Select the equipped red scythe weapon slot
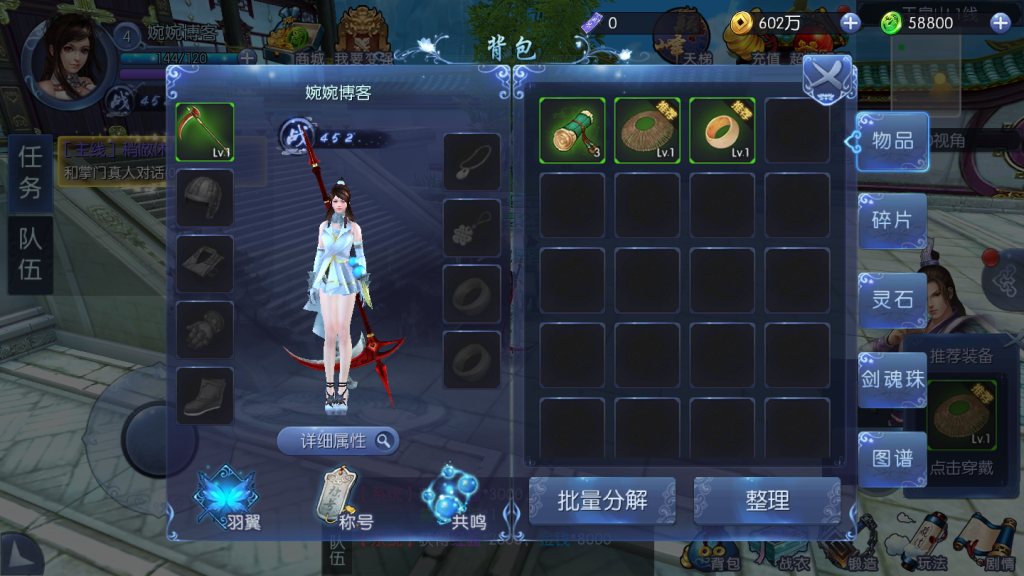 click(205, 132)
